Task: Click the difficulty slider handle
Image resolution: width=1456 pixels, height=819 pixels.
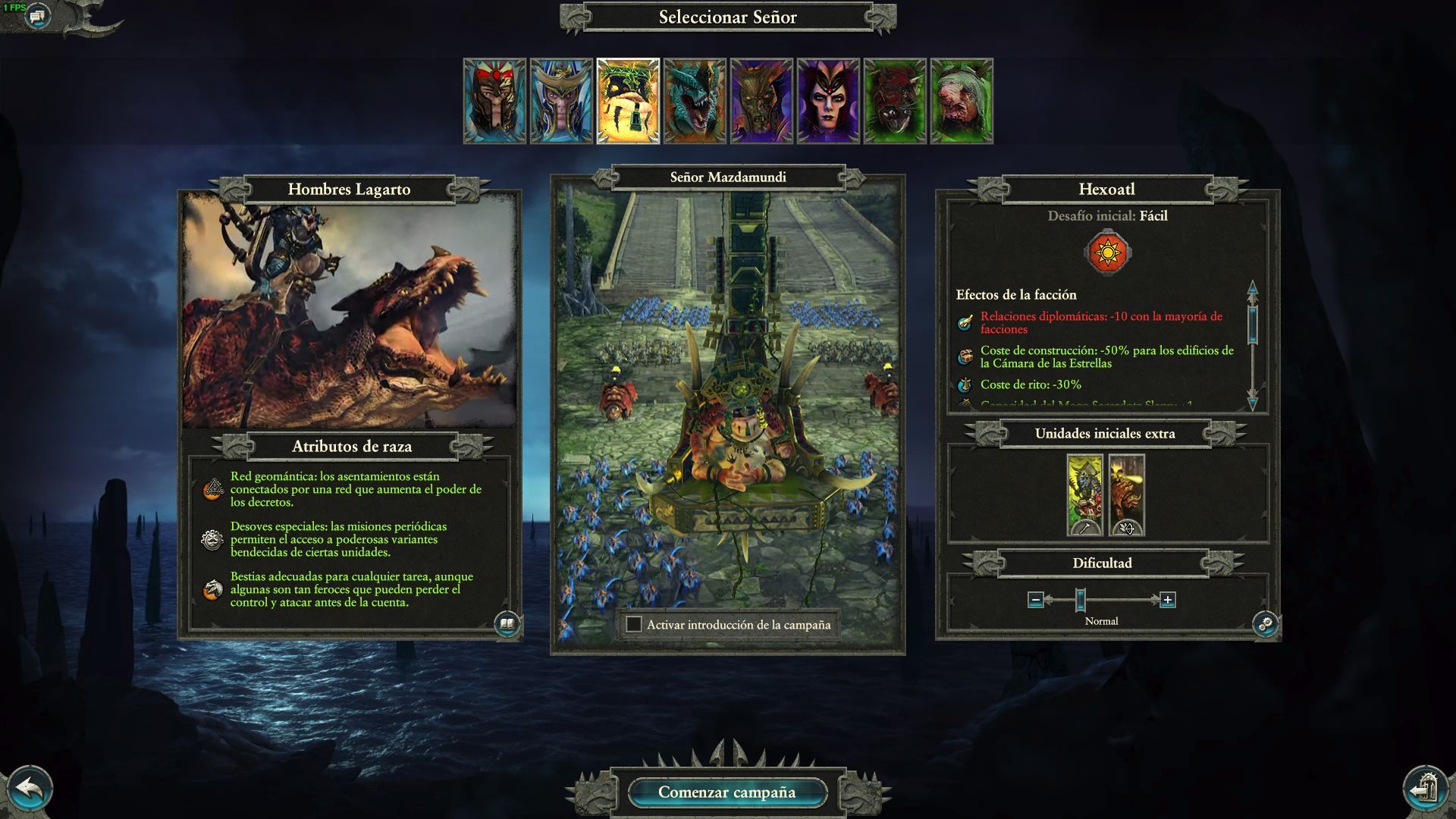Action: point(1081,600)
